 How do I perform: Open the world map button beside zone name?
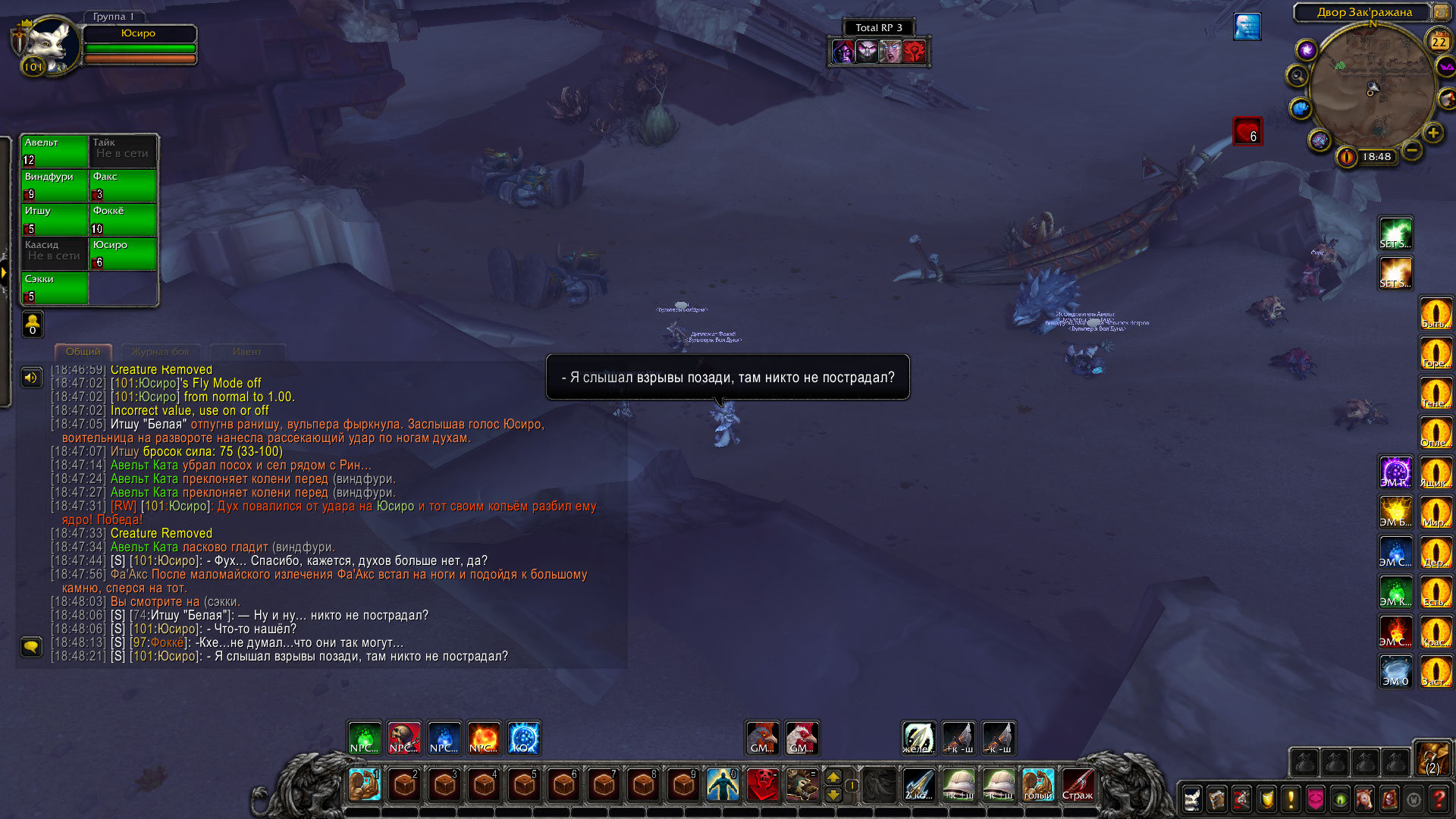[1441, 12]
